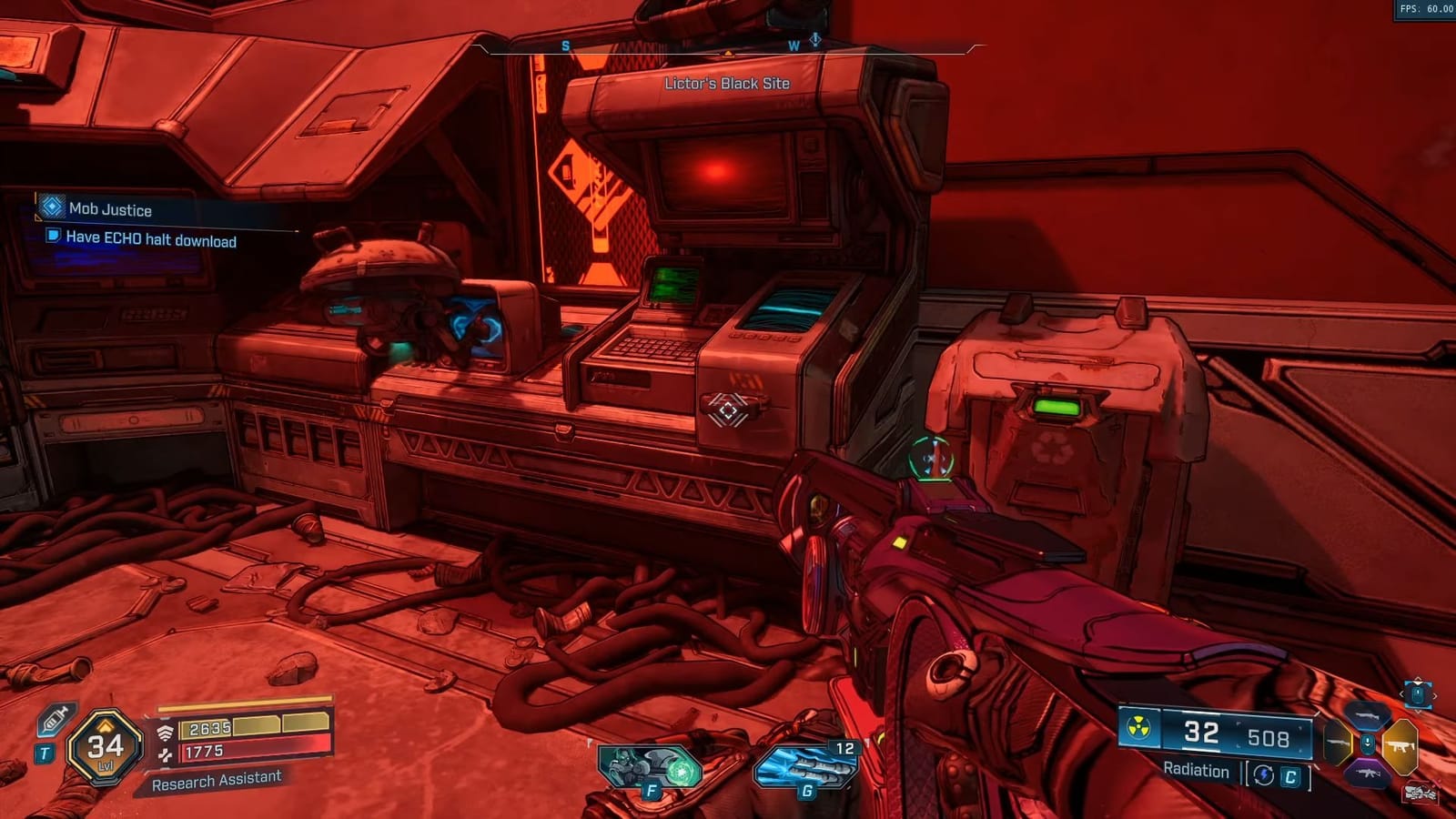The width and height of the screenshot is (1456, 819).
Task: Open the upward chevron above the equipped item slot
Action: [x=1418, y=680]
